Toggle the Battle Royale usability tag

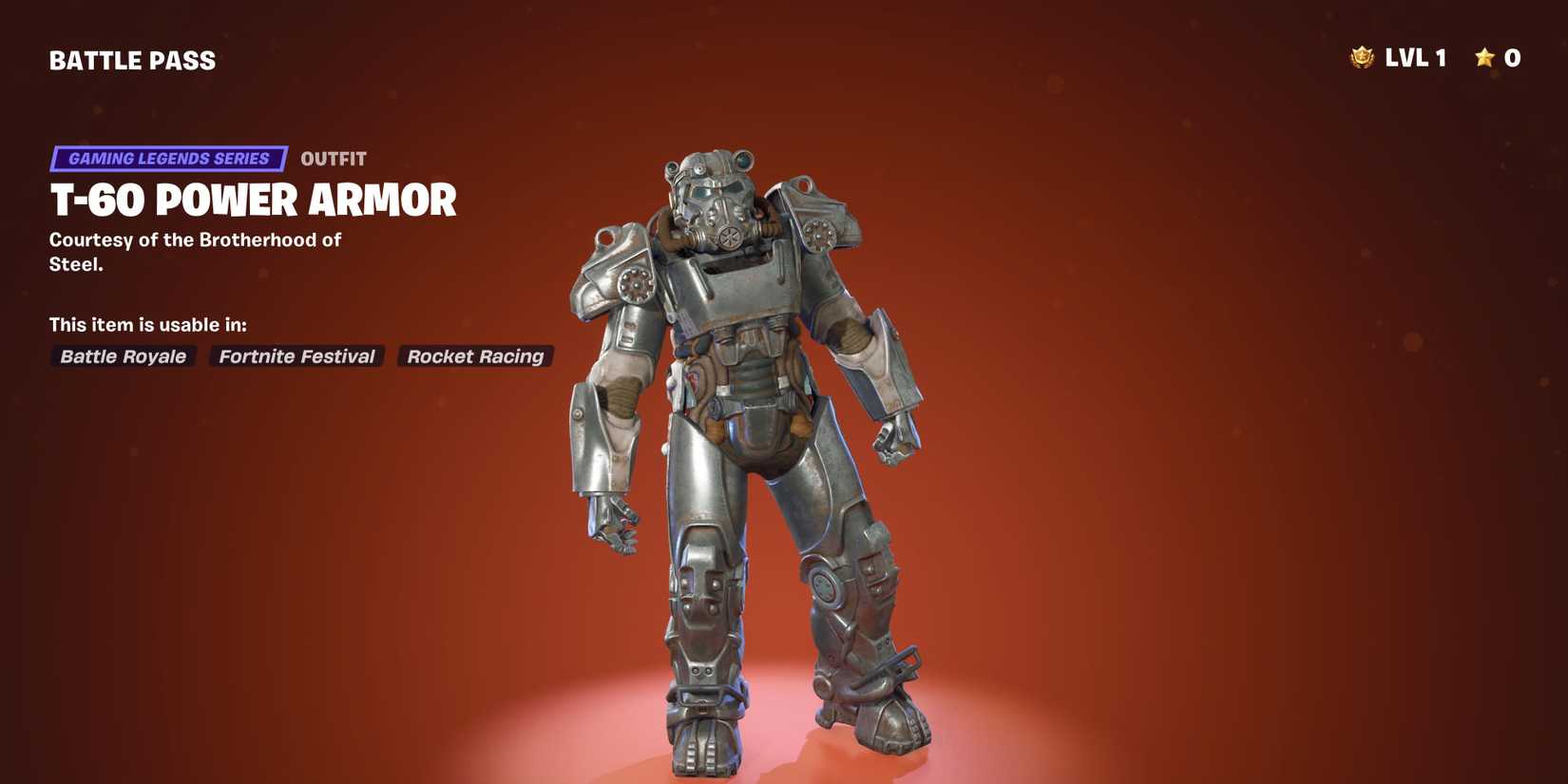pos(123,356)
